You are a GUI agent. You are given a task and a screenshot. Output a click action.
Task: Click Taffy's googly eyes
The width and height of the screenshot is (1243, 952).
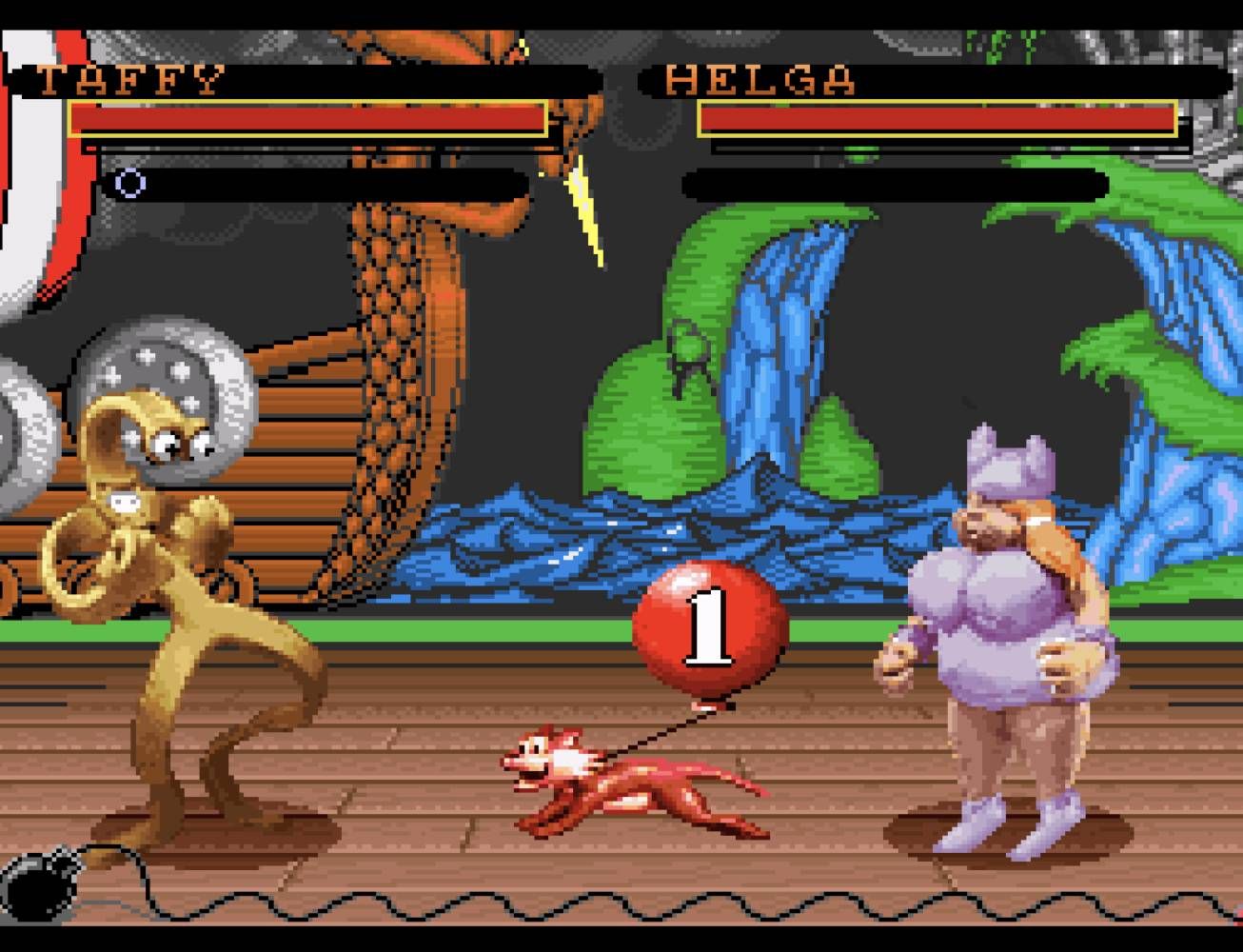[181, 445]
